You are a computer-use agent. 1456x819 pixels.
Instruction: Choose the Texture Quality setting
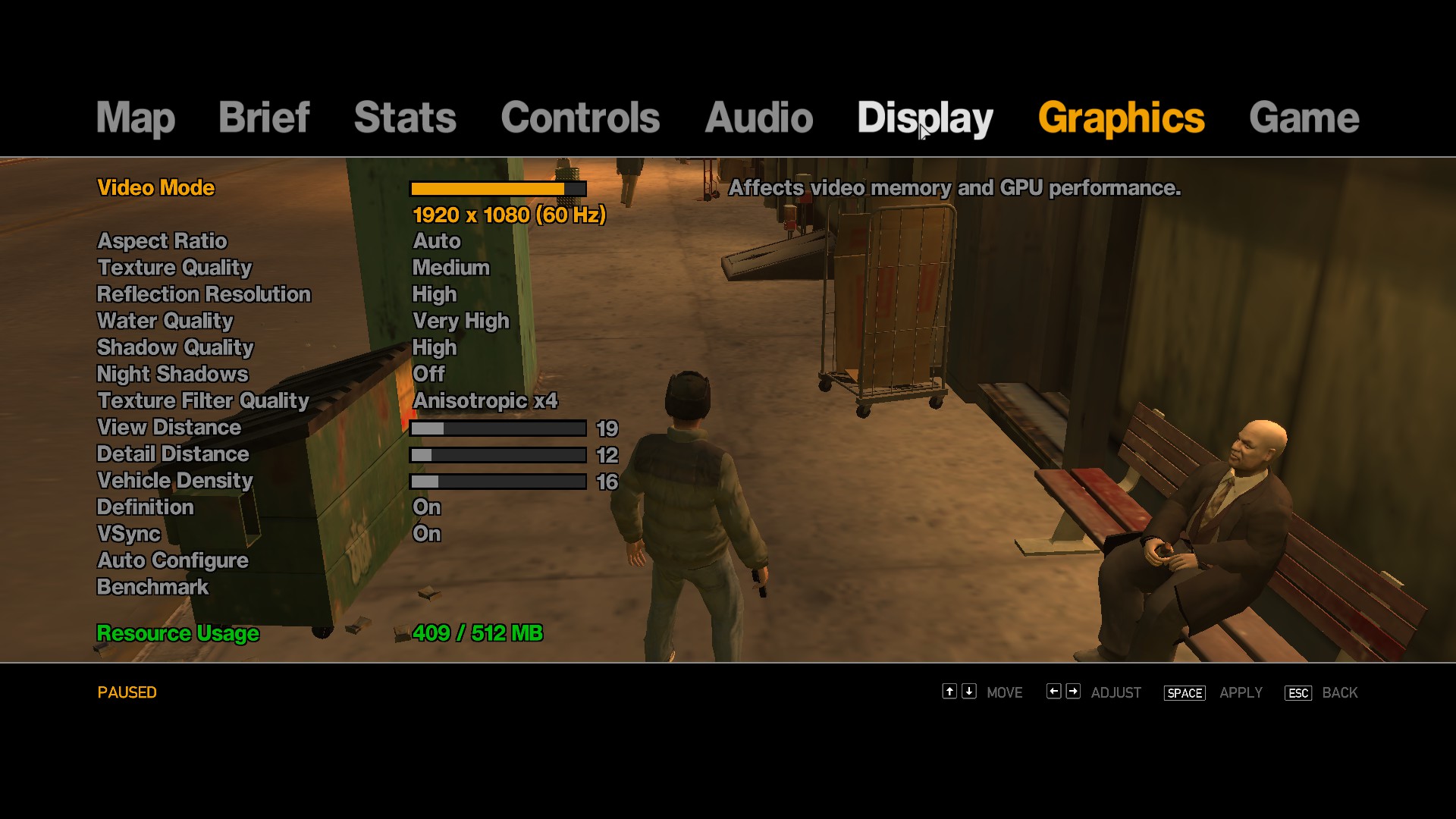click(174, 268)
